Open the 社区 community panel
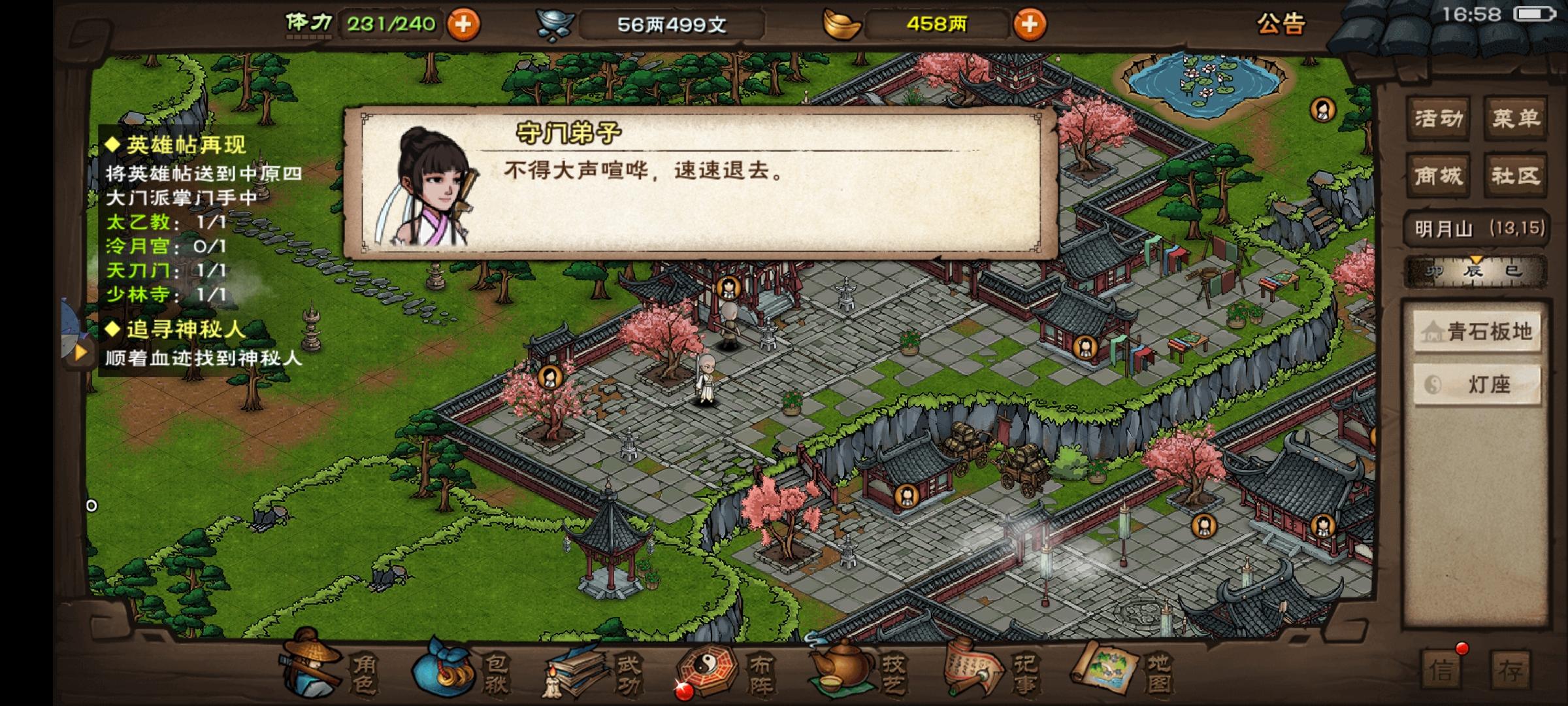1568x706 pixels. [1517, 176]
